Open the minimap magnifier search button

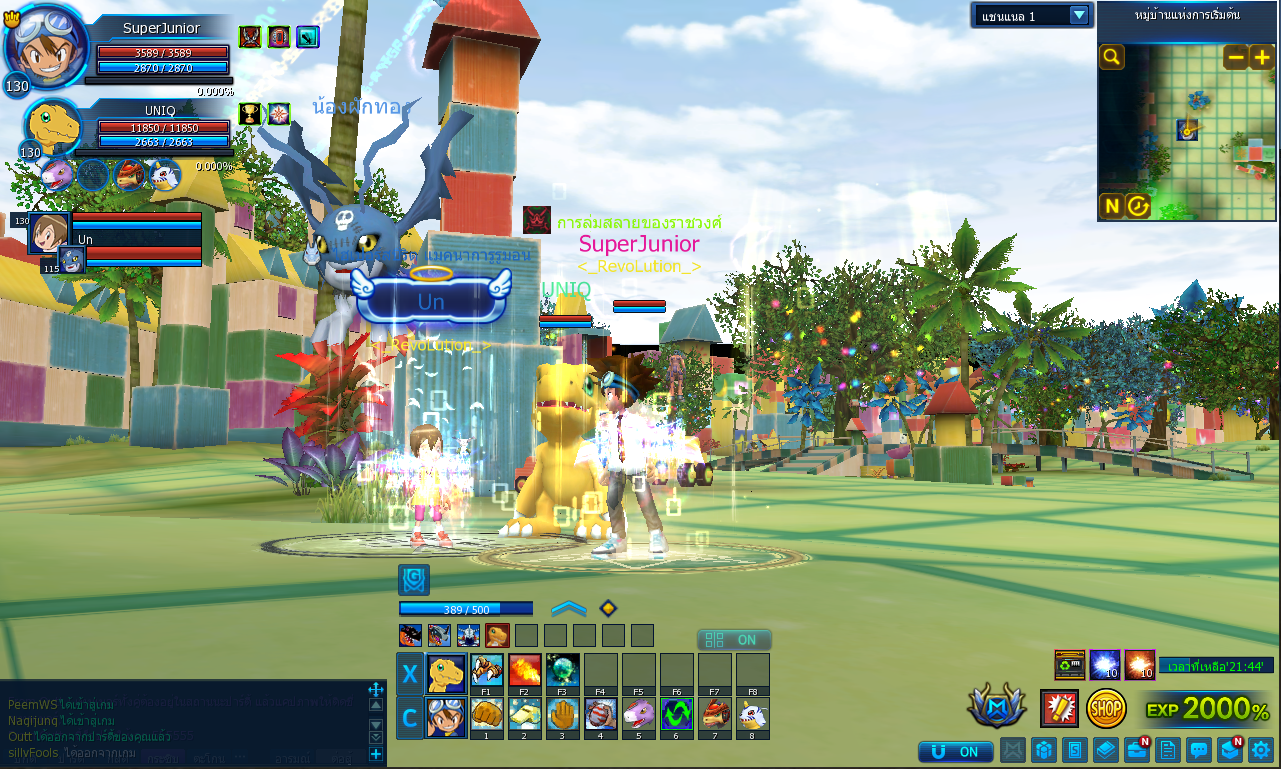pyautogui.click(x=1111, y=57)
